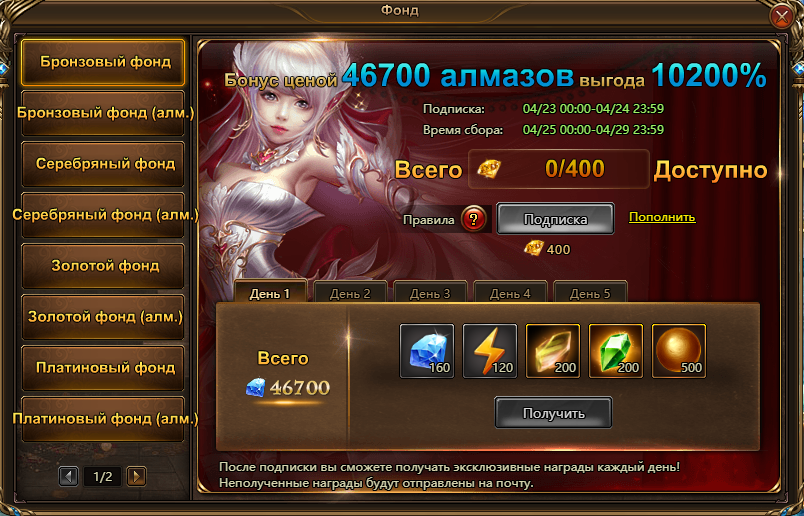Select Бронзовый фонд entry
The width and height of the screenshot is (804, 516).
coord(103,62)
